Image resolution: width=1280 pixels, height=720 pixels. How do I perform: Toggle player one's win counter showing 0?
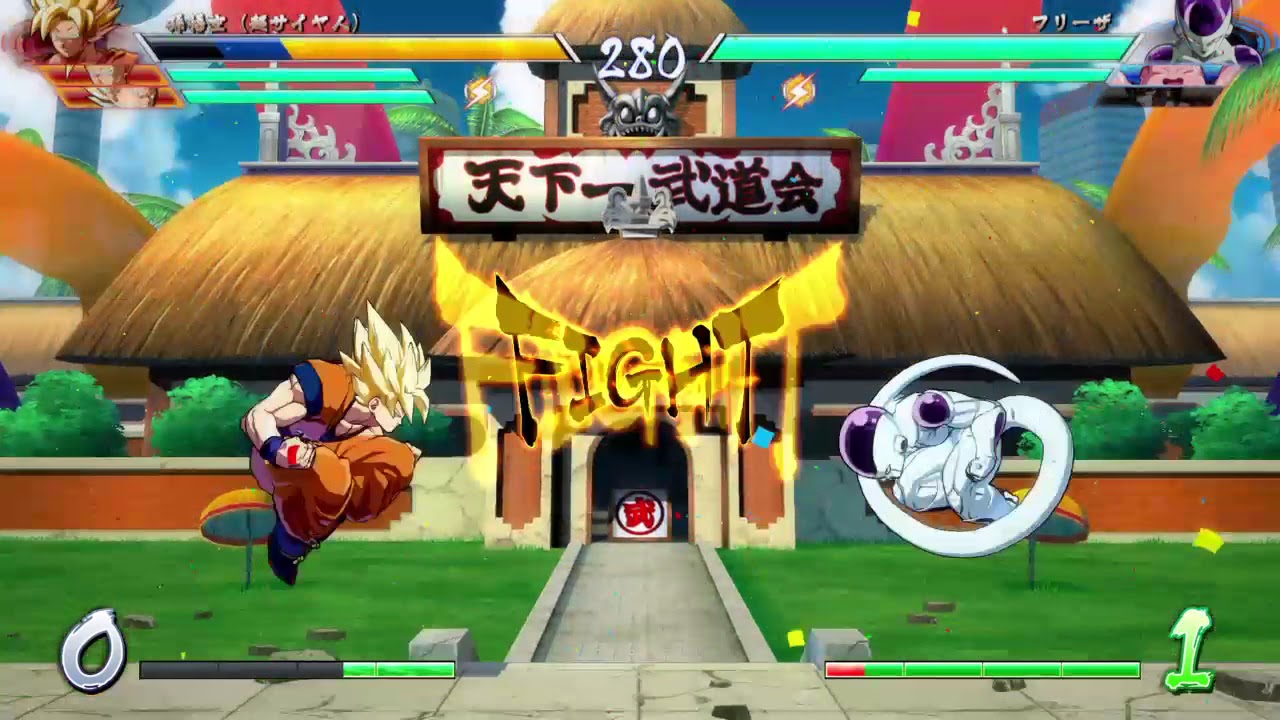95,650
